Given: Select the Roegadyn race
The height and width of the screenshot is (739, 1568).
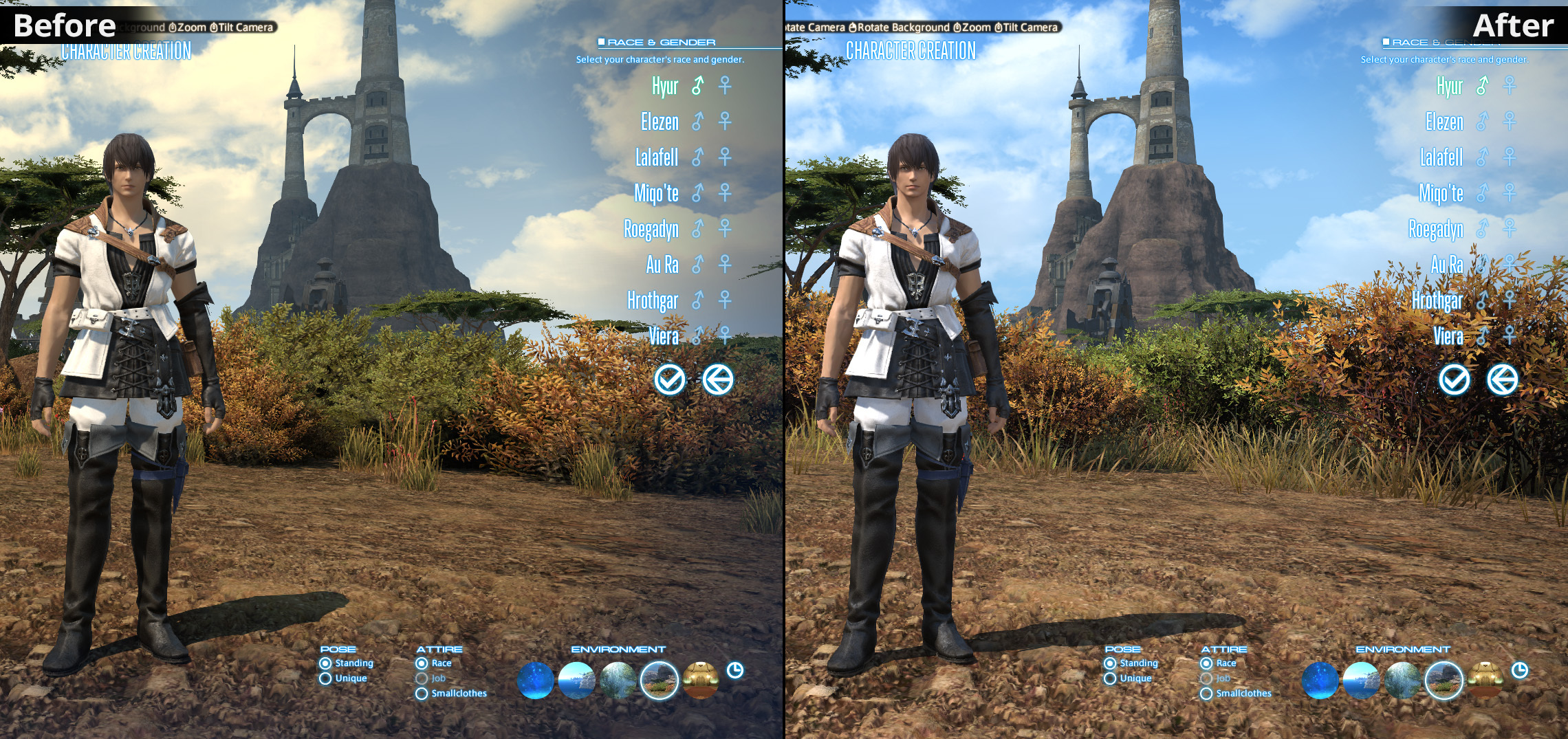Looking at the screenshot, I should [651, 230].
